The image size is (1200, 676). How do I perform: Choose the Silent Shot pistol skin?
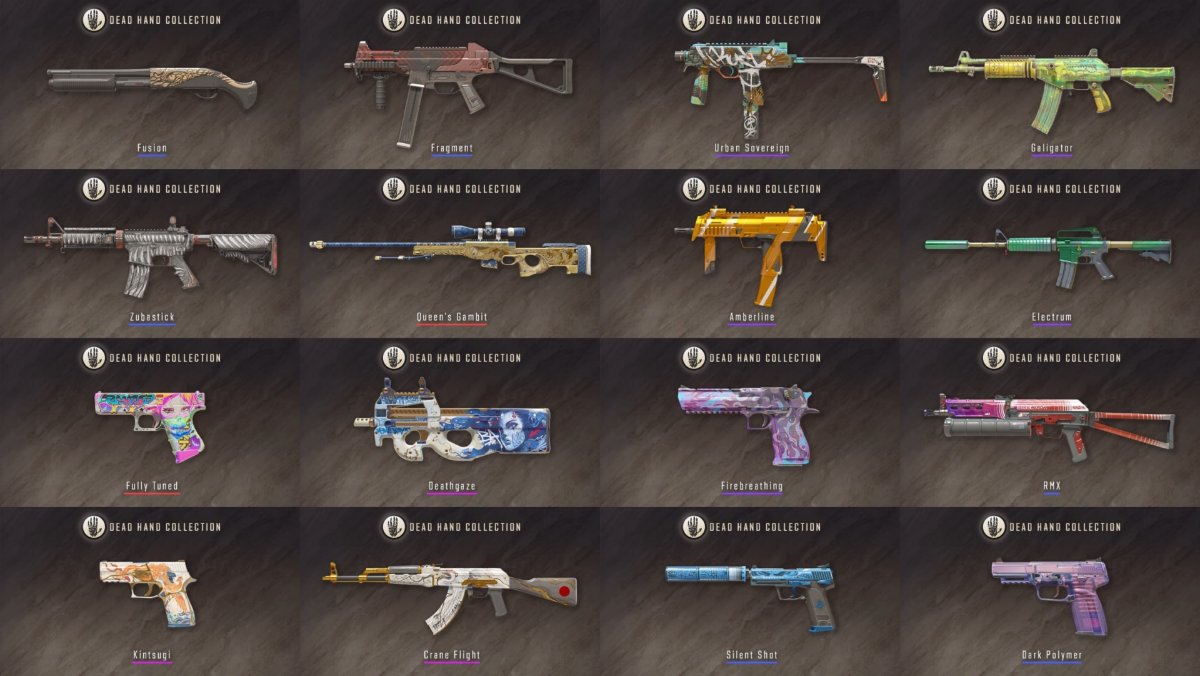click(751, 590)
